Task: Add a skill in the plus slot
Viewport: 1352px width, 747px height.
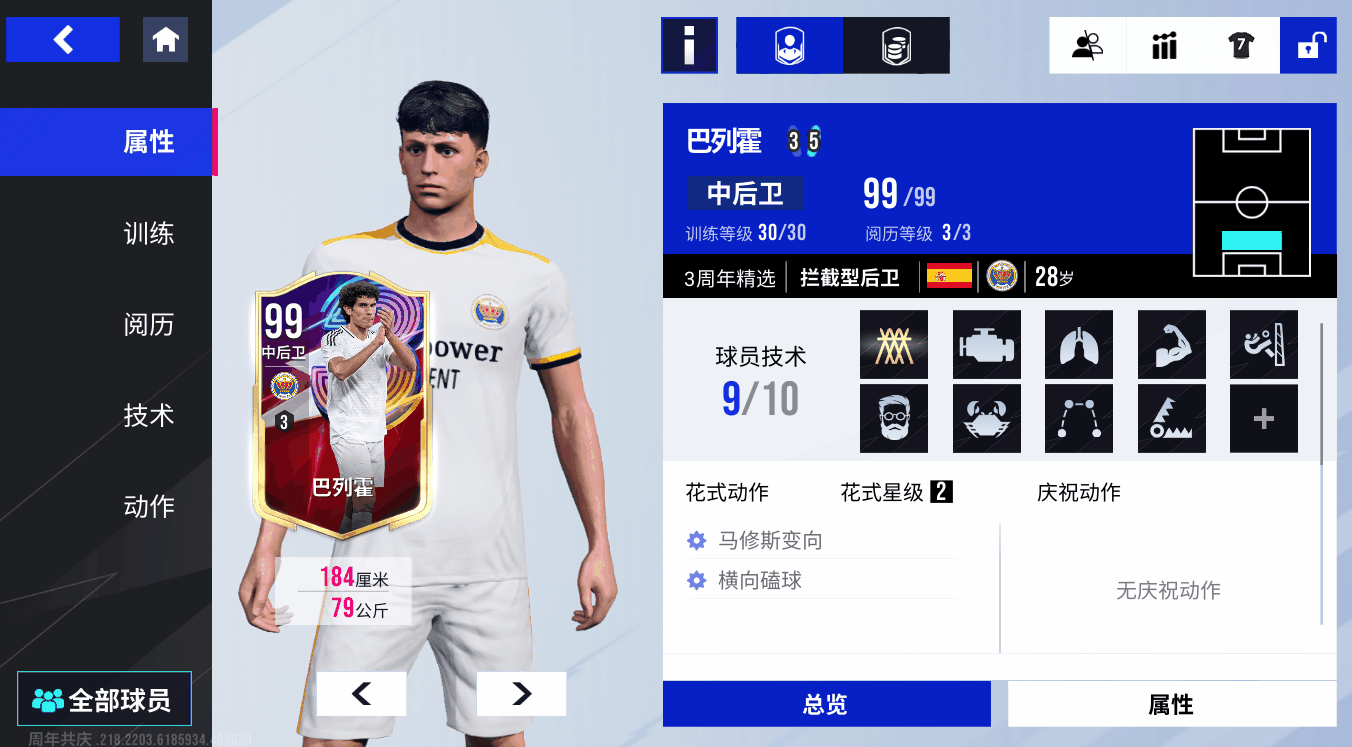Action: point(1264,419)
